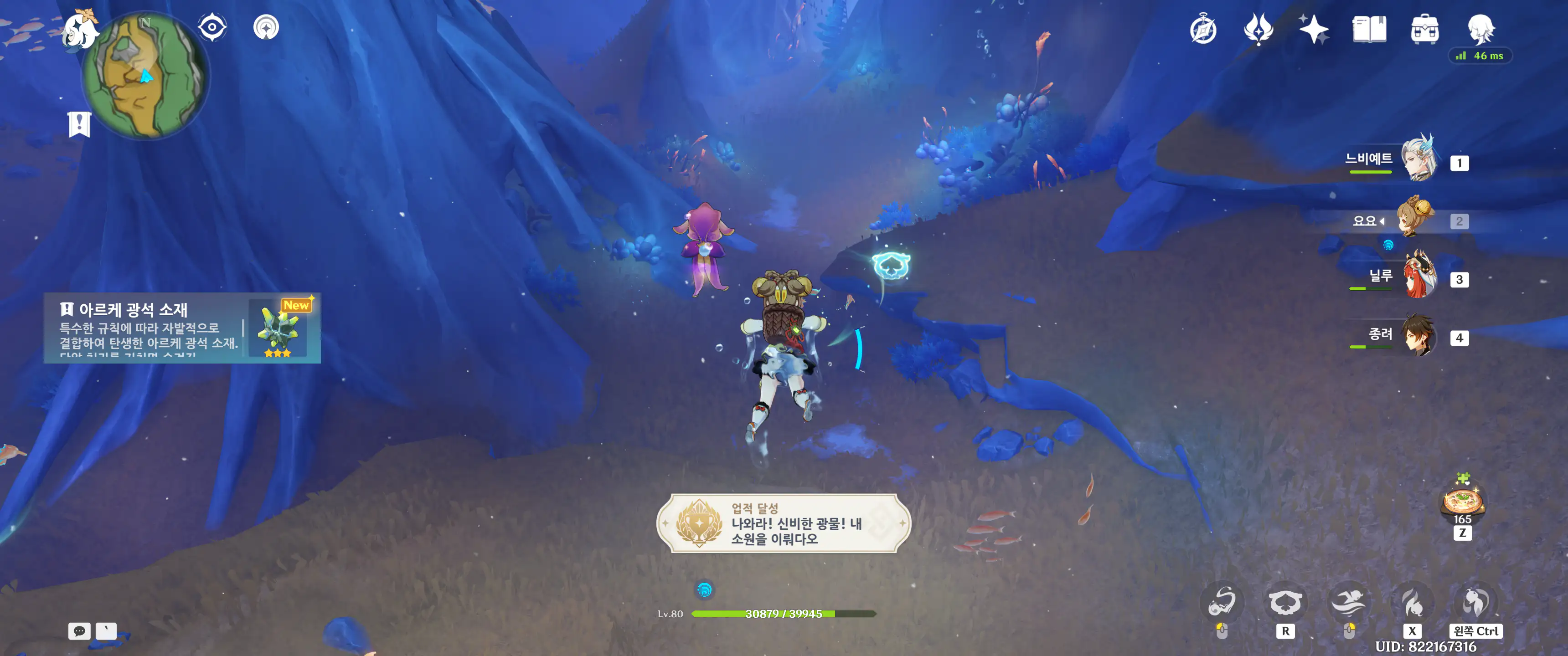The width and height of the screenshot is (1568, 656).
Task: Use the pizza food quick-item
Action: pyautogui.click(x=1462, y=502)
